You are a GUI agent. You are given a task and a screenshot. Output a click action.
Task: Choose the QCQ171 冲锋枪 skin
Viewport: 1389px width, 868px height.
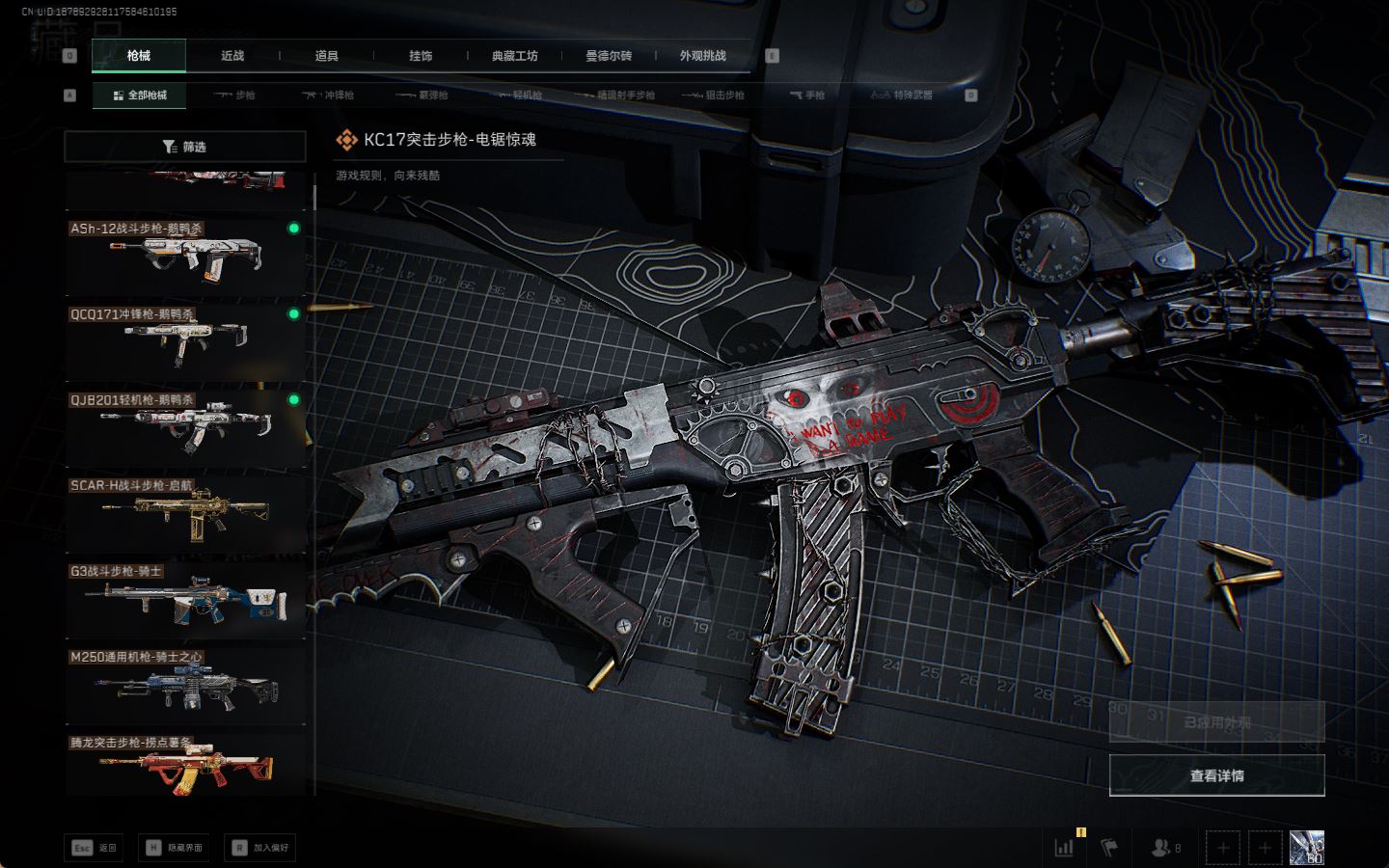tap(185, 341)
